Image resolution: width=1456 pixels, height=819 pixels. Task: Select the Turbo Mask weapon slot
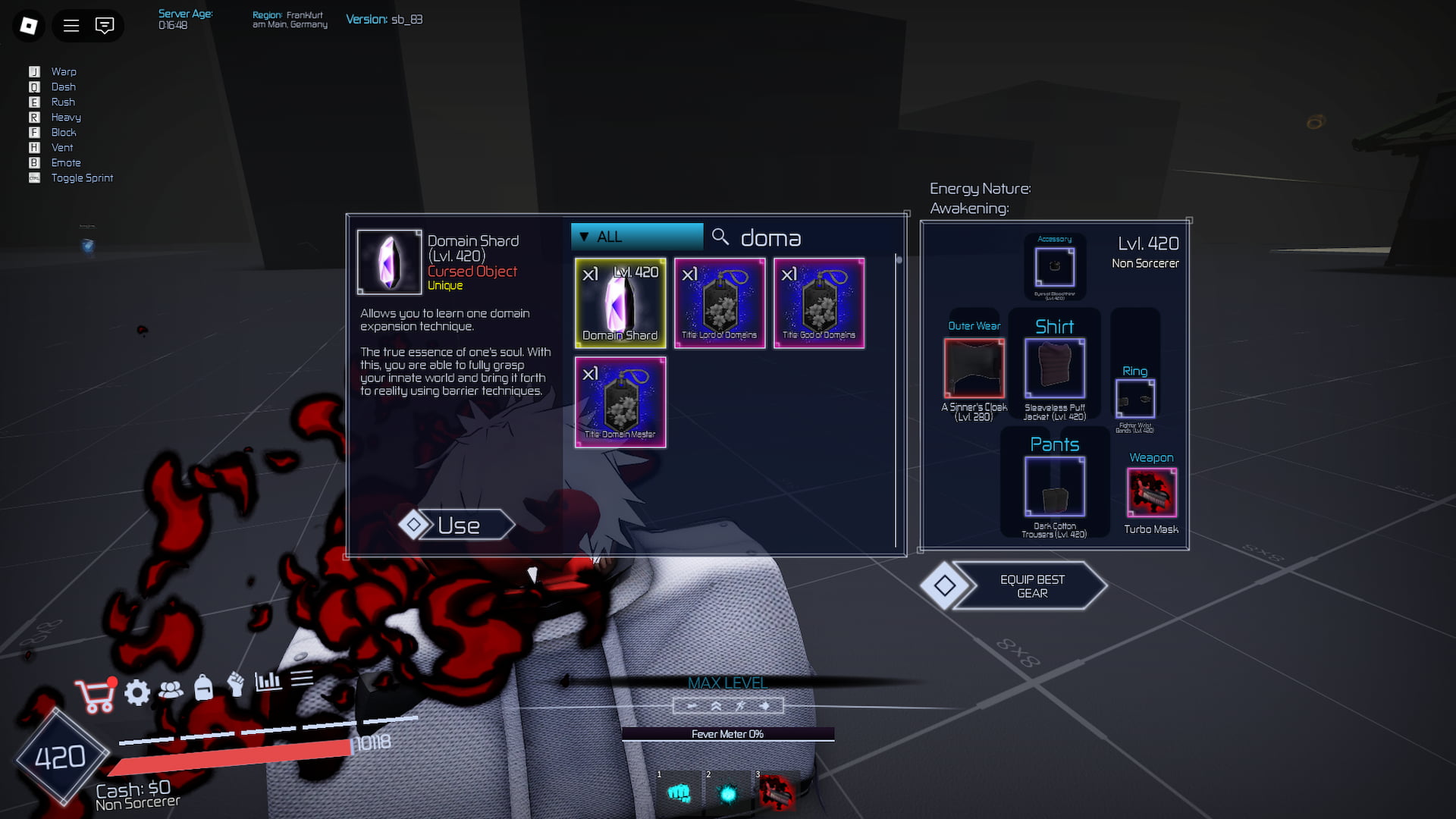[x=1152, y=492]
